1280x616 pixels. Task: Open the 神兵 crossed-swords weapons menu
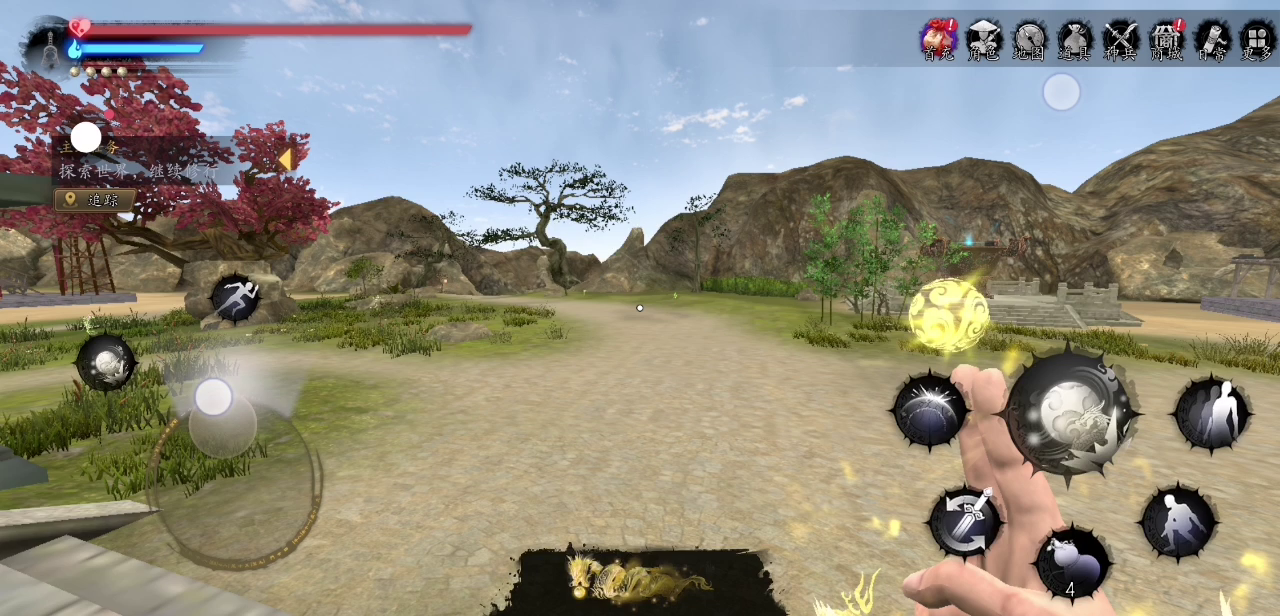1121,40
